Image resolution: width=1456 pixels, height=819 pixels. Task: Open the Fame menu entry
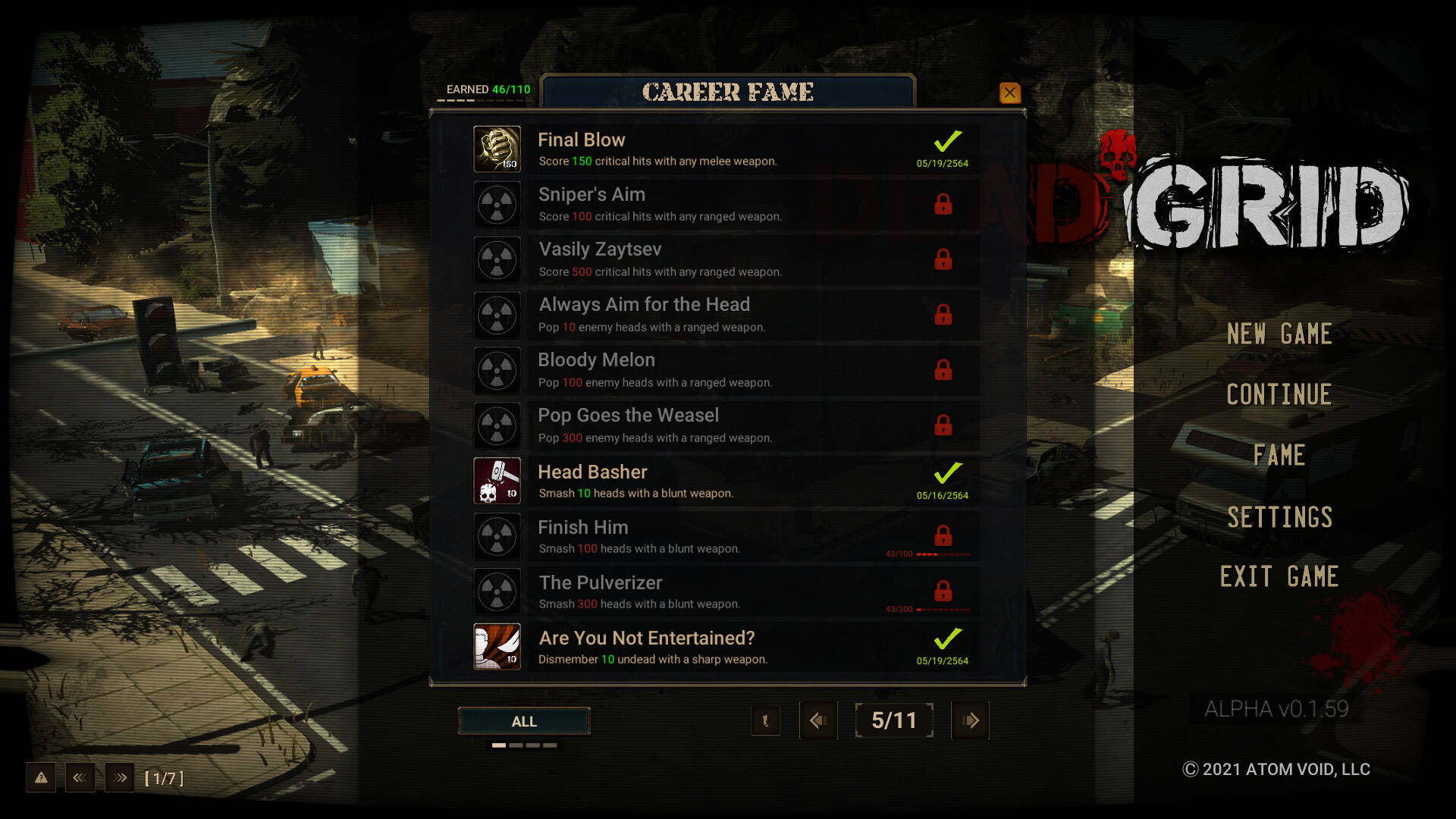pos(1279,455)
